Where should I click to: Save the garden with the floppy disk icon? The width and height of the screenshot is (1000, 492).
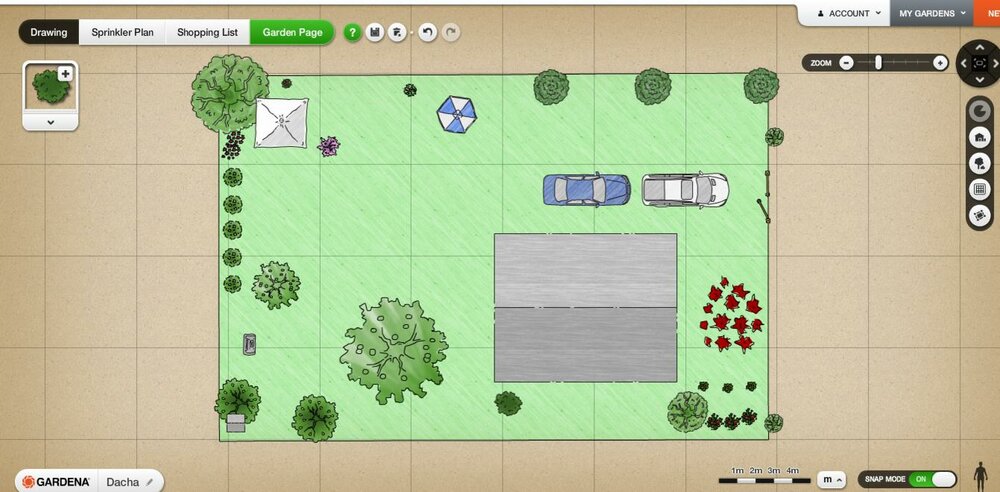point(375,33)
